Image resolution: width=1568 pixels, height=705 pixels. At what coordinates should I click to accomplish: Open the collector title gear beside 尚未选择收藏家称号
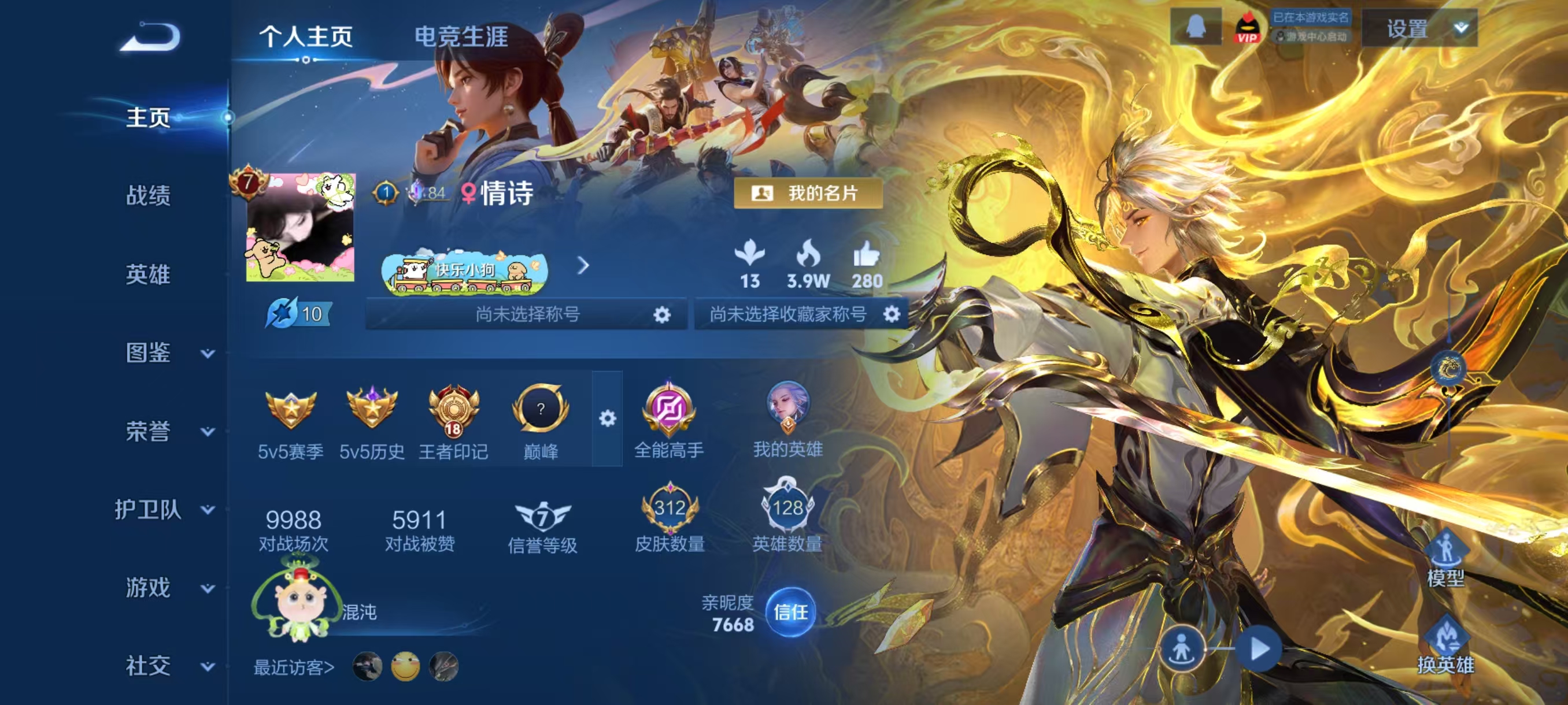[892, 314]
